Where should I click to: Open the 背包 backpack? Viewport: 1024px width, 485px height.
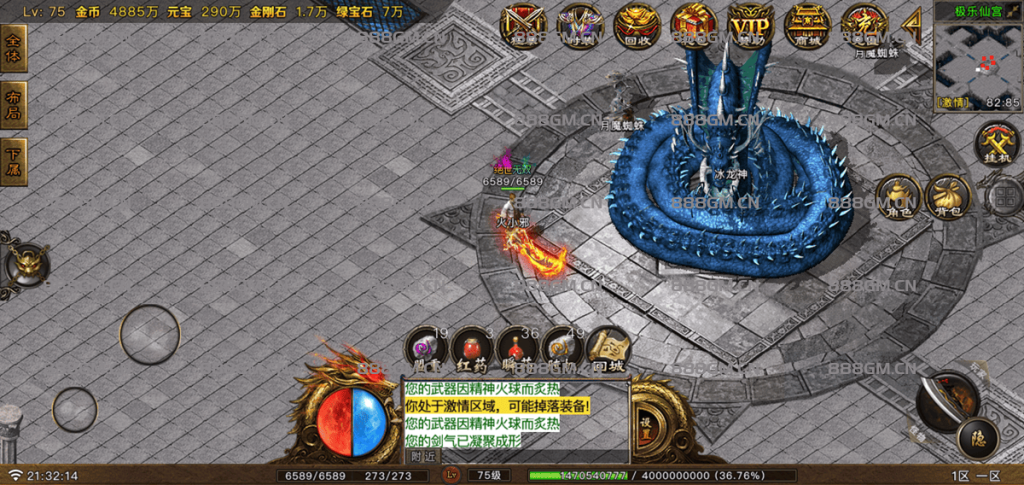click(x=948, y=197)
